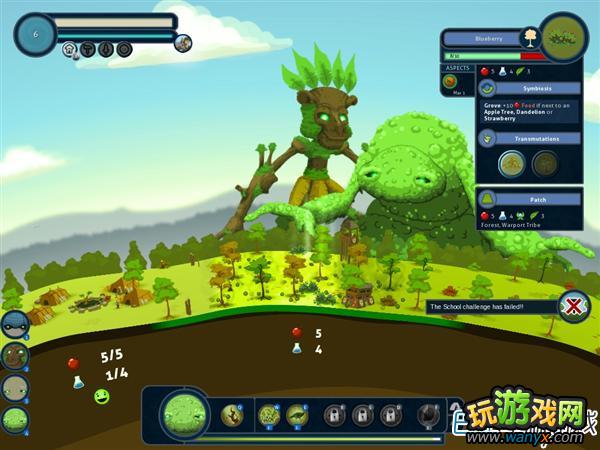Click the large swamp giant portrait in ability bar
The height and width of the screenshot is (450, 600).
click(x=184, y=413)
